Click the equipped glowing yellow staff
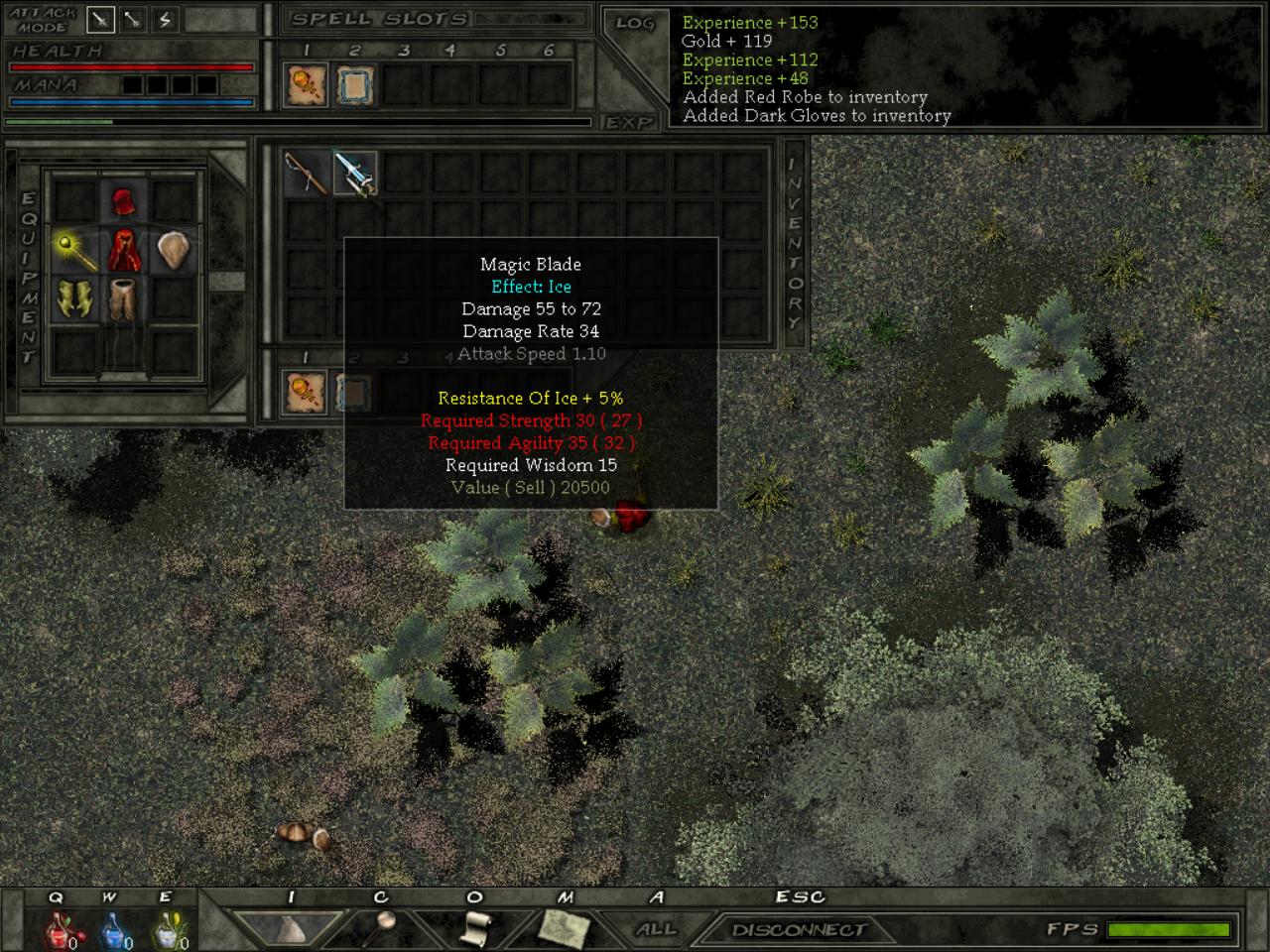 coord(75,250)
